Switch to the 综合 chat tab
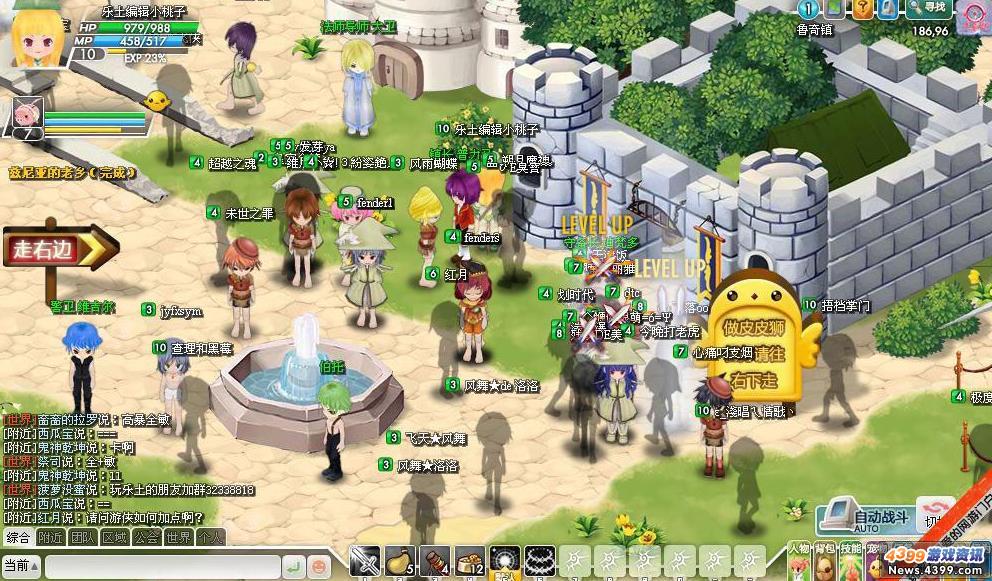The height and width of the screenshot is (581, 992). [17, 537]
